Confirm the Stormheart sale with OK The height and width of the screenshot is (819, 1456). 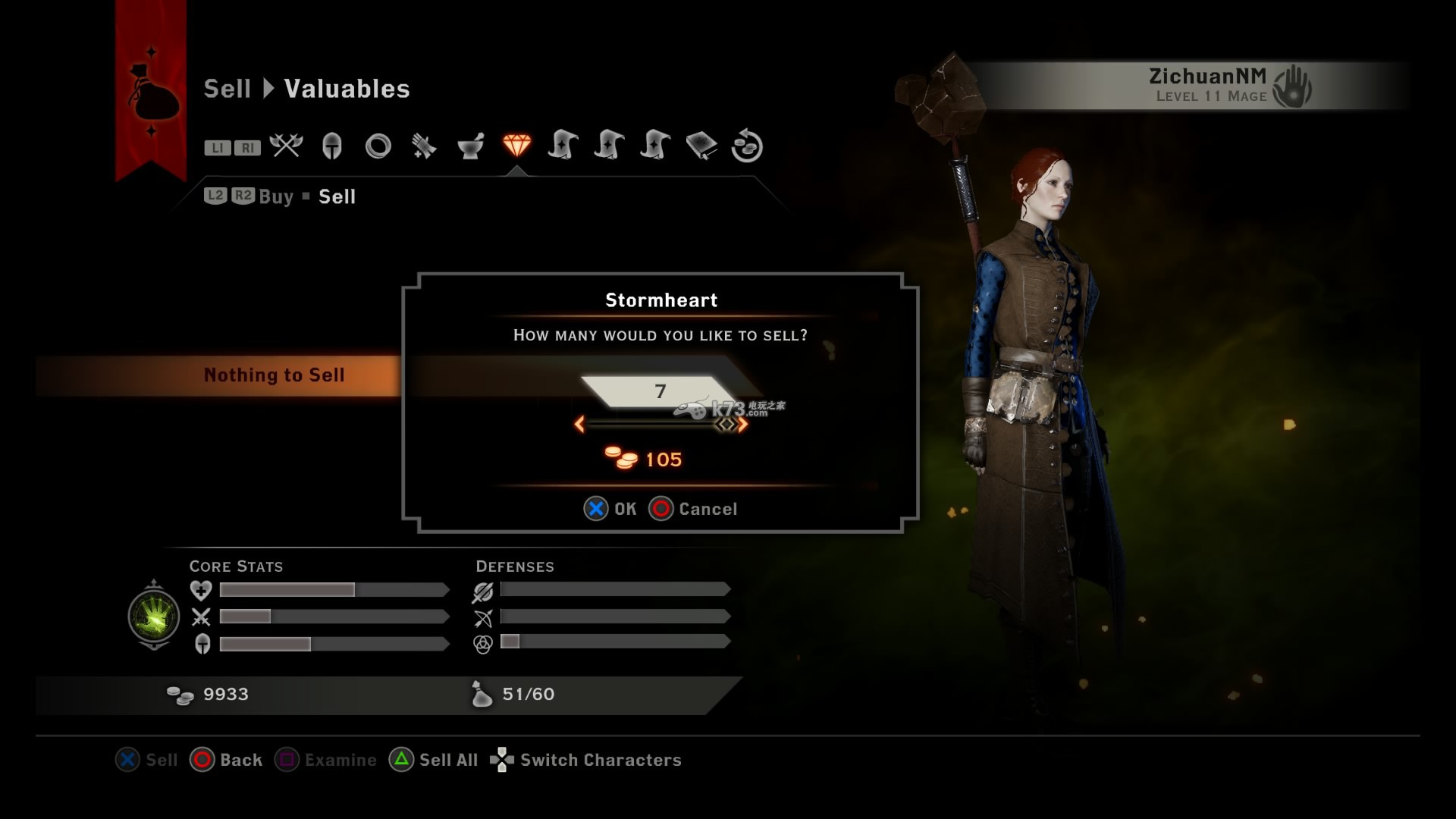[610, 509]
